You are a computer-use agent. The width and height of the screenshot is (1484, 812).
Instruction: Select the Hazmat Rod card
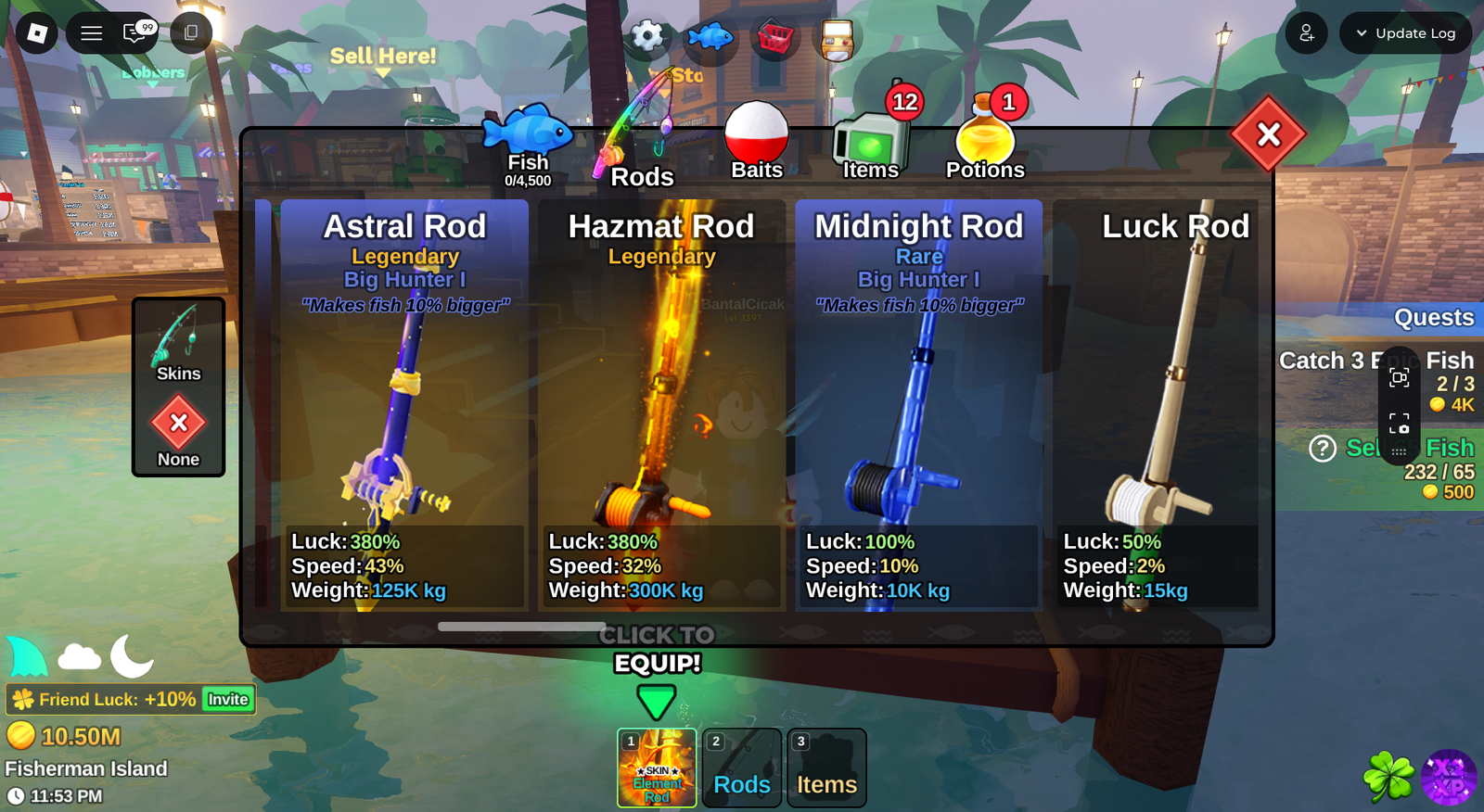coord(661,405)
